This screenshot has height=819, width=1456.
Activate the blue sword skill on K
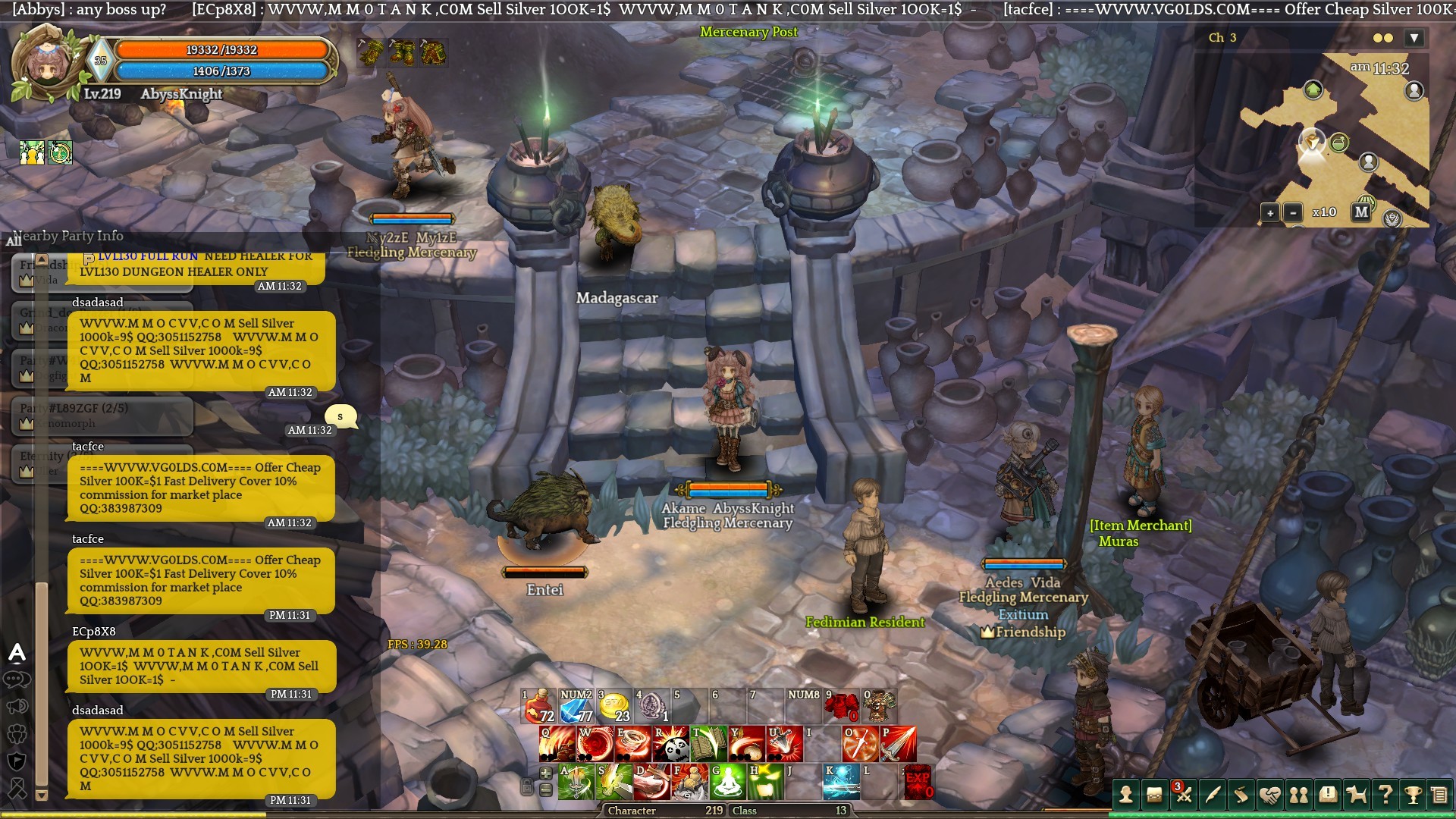[x=842, y=782]
